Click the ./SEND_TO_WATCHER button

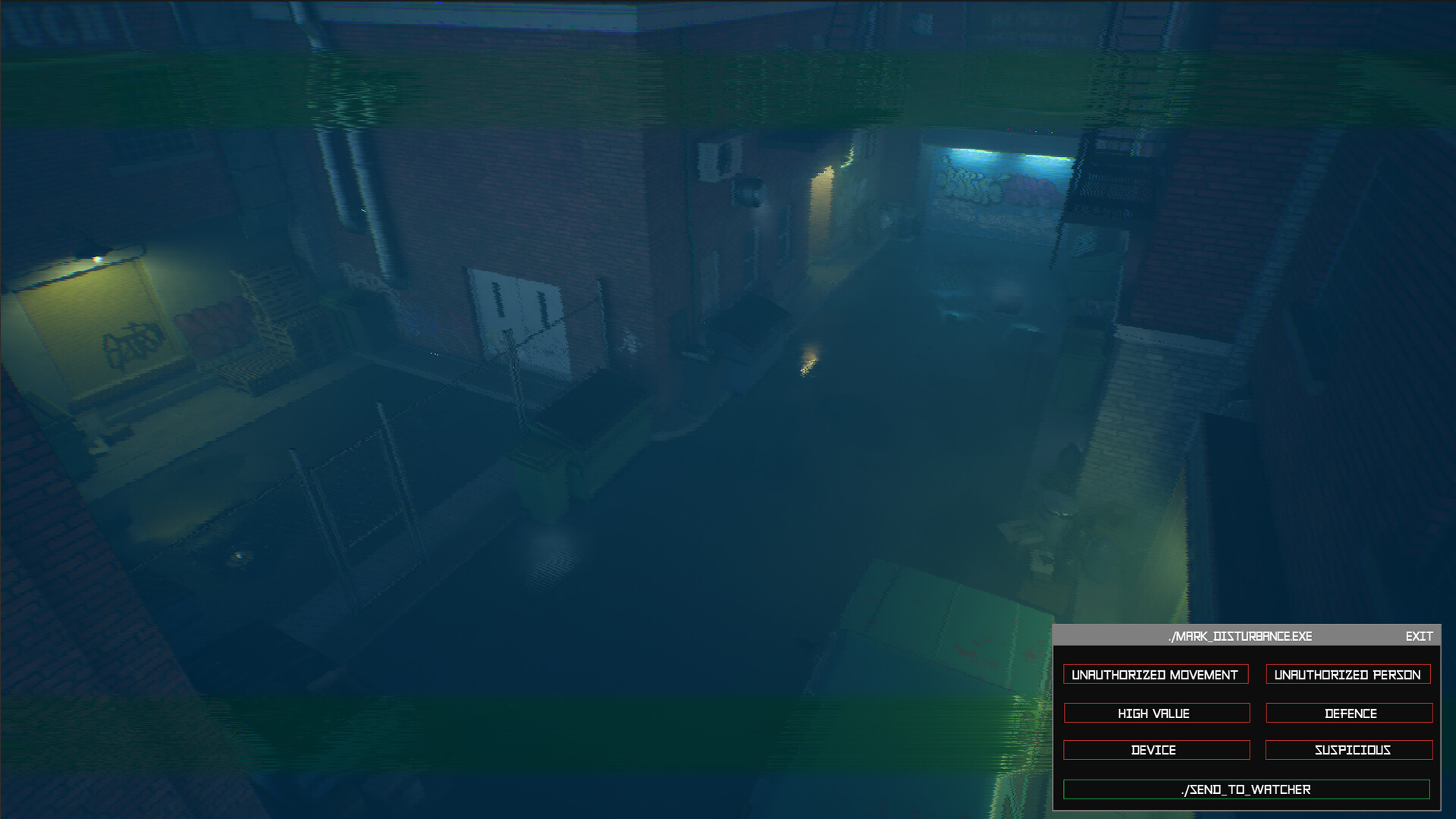click(1246, 789)
